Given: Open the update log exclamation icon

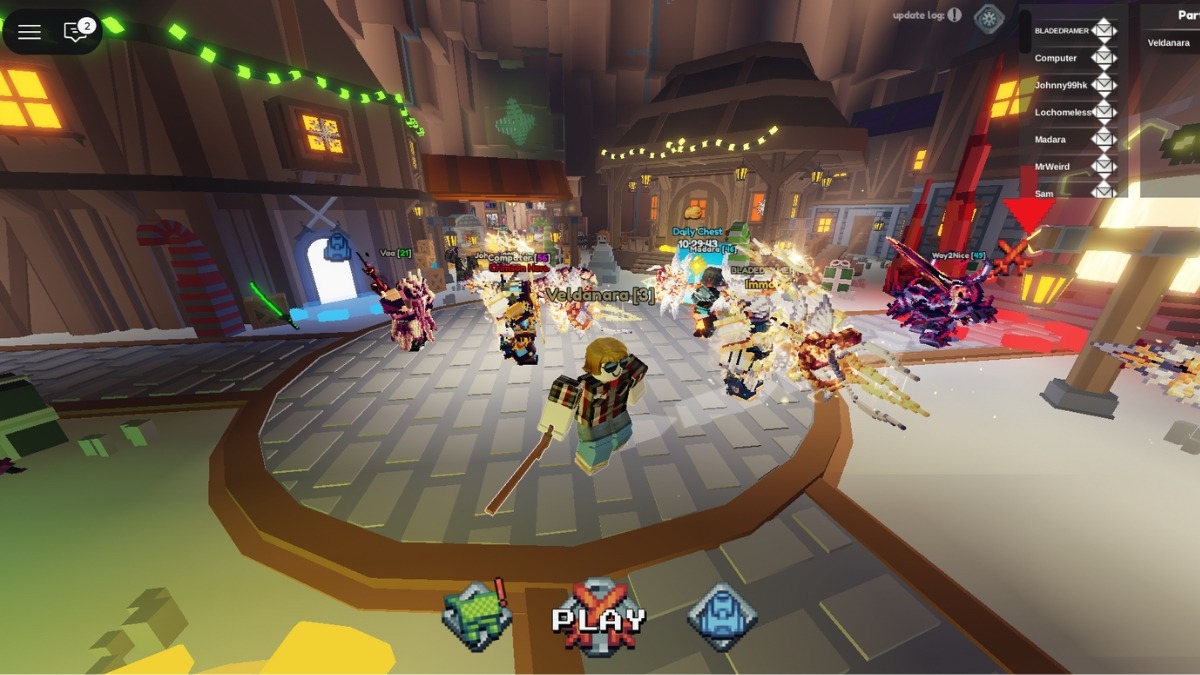Looking at the screenshot, I should coord(955,15).
